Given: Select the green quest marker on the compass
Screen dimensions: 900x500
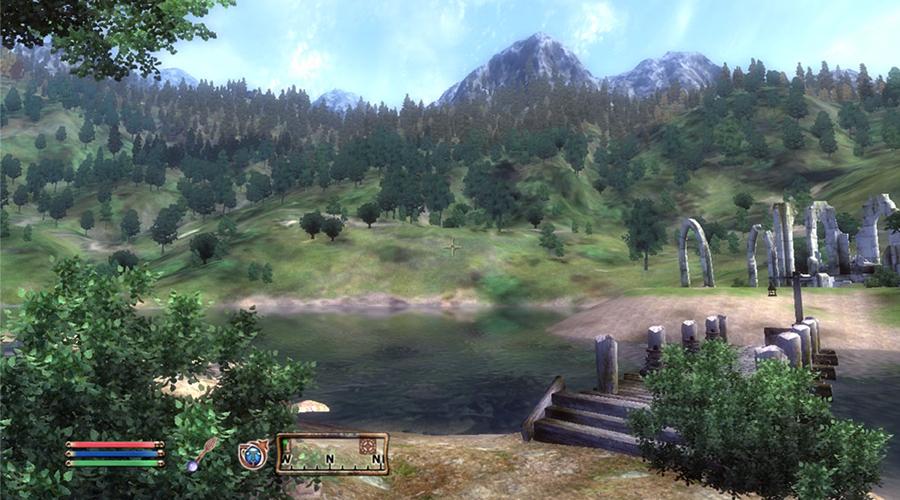Looking at the screenshot, I should click(x=286, y=443).
